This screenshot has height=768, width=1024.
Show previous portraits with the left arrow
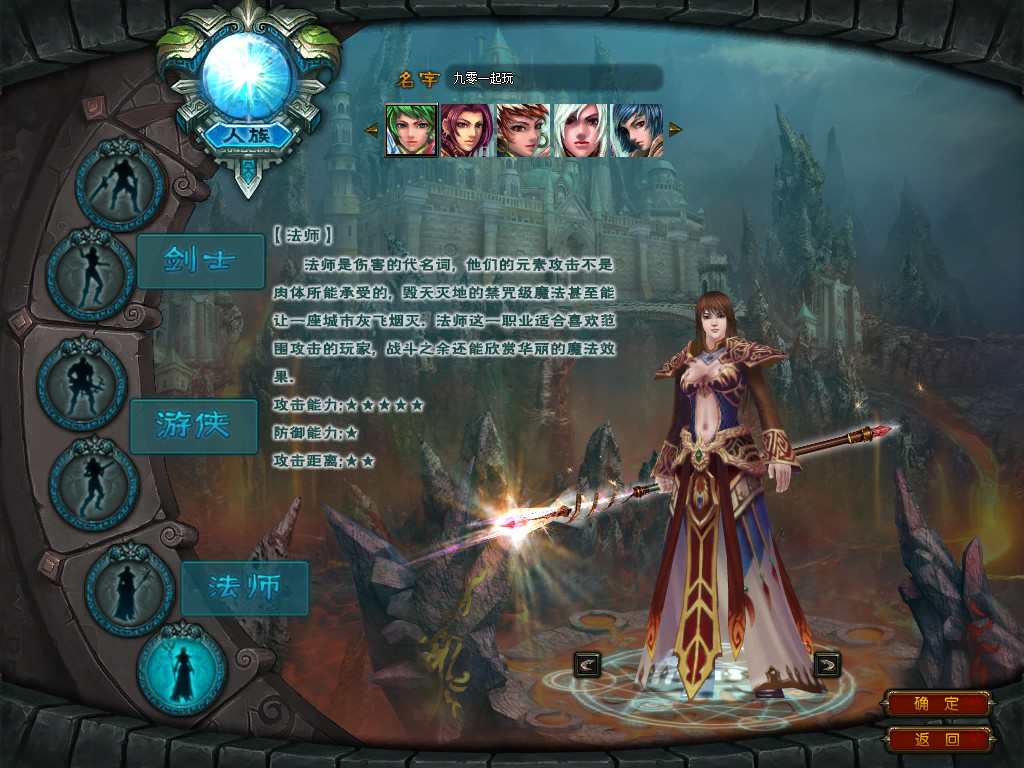[371, 129]
